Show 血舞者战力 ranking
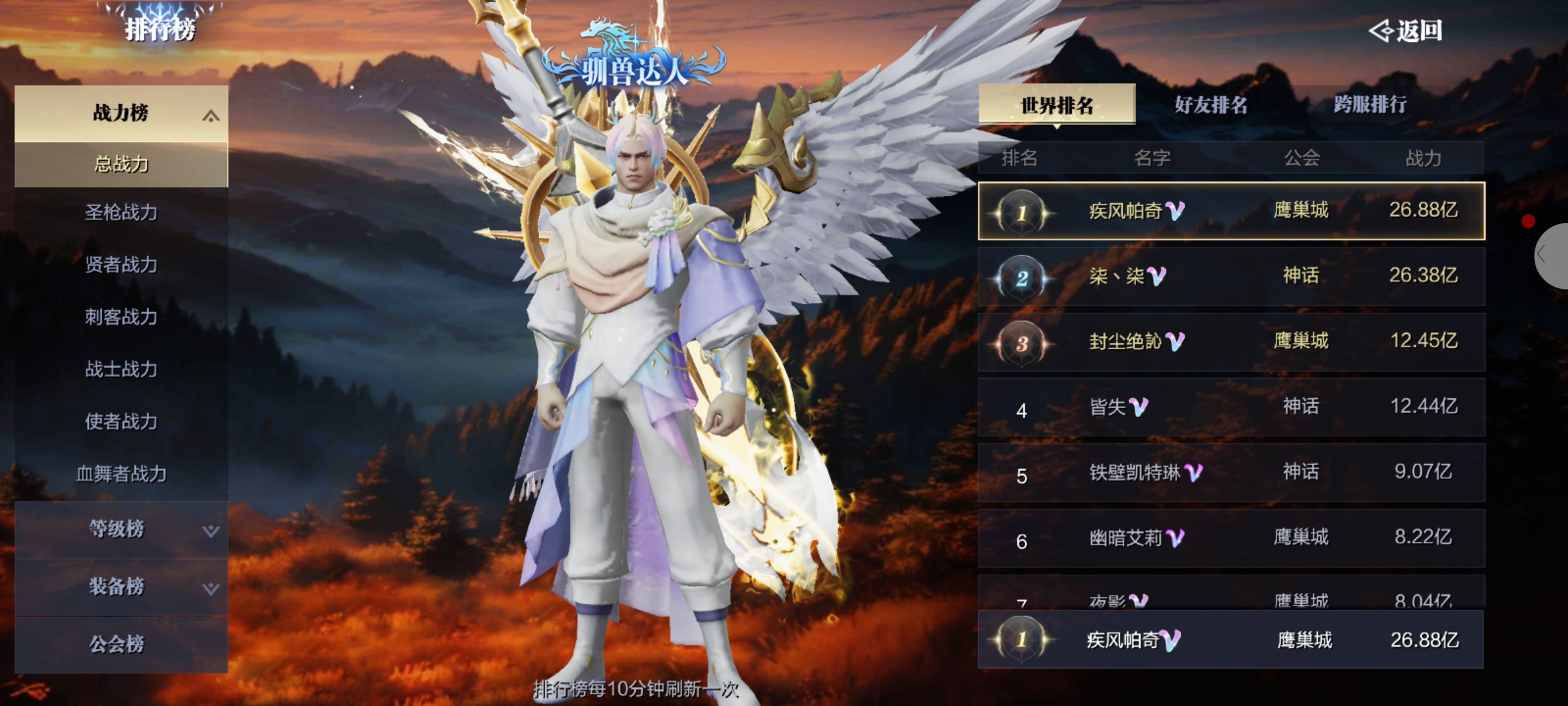This screenshot has height=706, width=1568. point(122,474)
